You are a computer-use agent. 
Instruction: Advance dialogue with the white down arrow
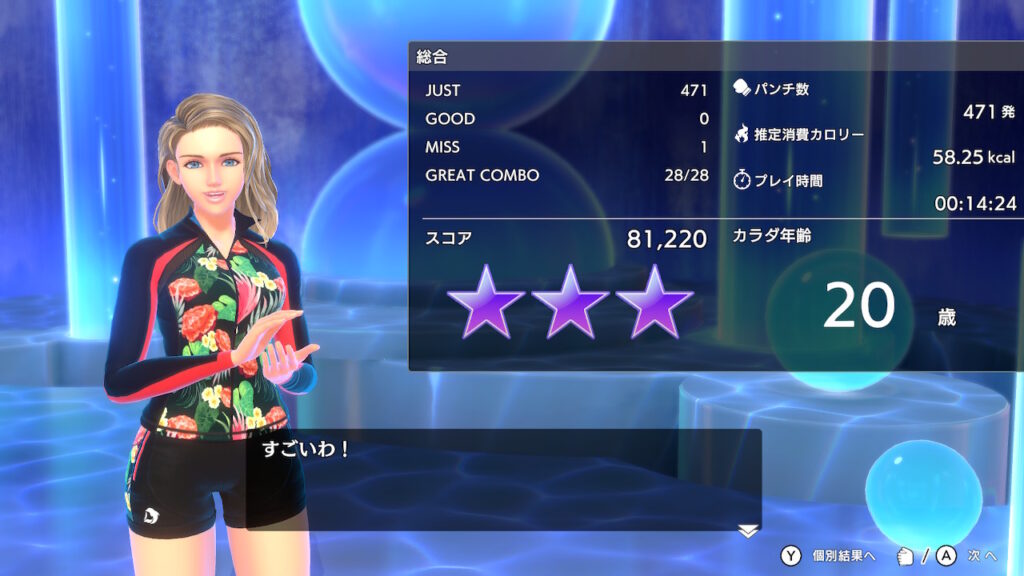pyautogui.click(x=747, y=531)
